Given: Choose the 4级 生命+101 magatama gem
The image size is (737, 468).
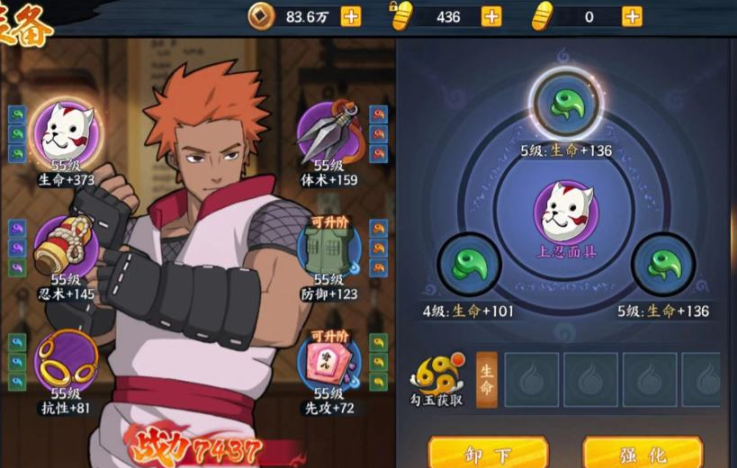Looking at the screenshot, I should click(468, 265).
